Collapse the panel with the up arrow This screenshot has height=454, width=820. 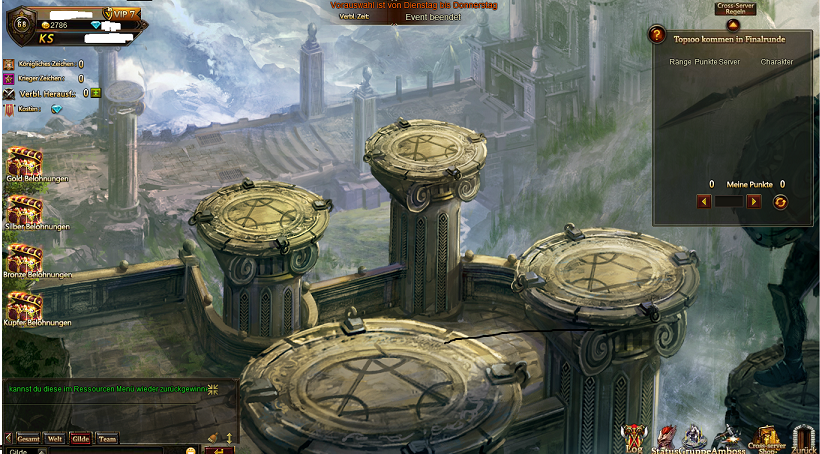click(733, 24)
